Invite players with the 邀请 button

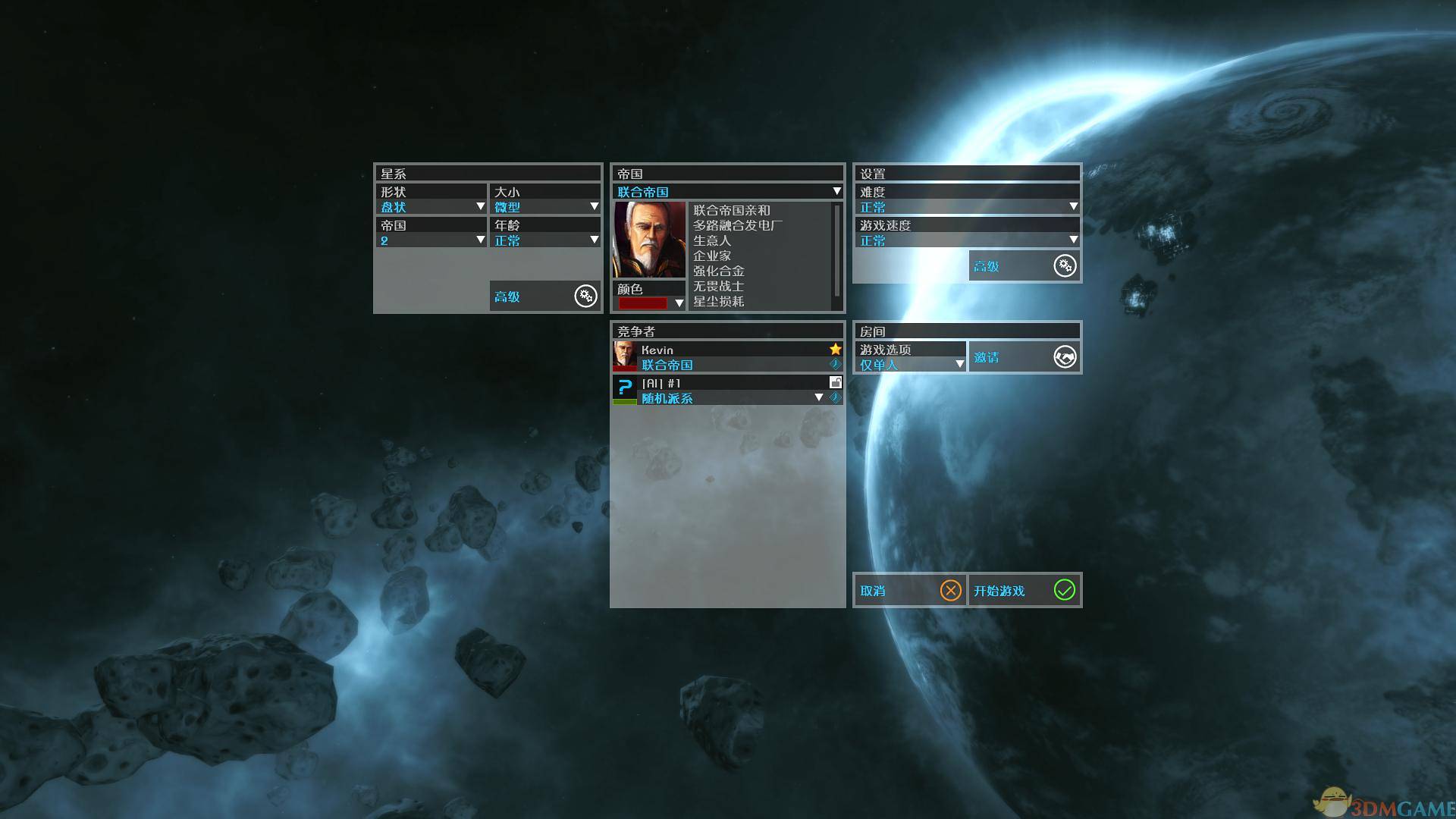coord(1024,357)
